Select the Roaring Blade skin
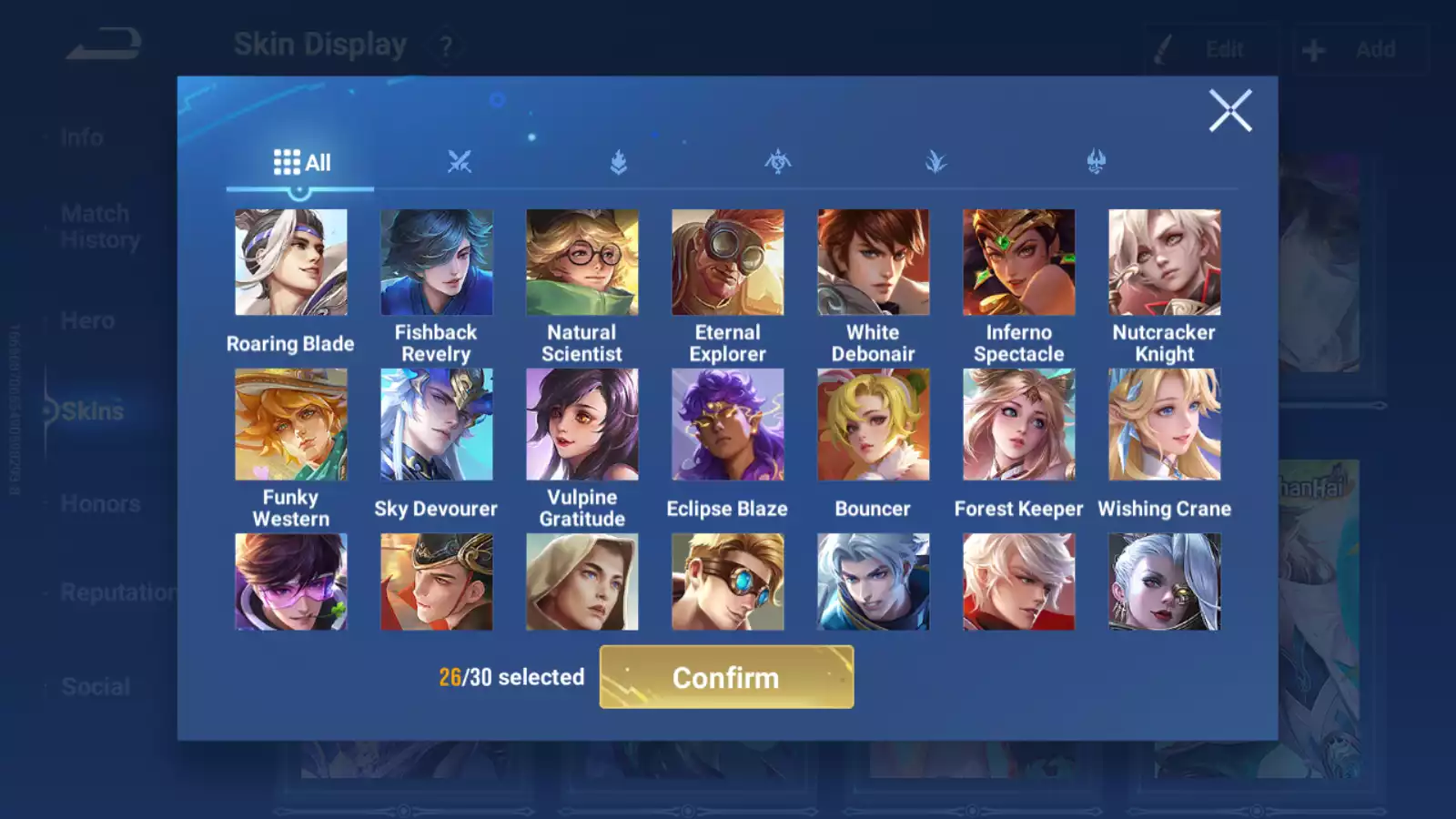Viewport: 1456px width, 819px height. pyautogui.click(x=290, y=262)
